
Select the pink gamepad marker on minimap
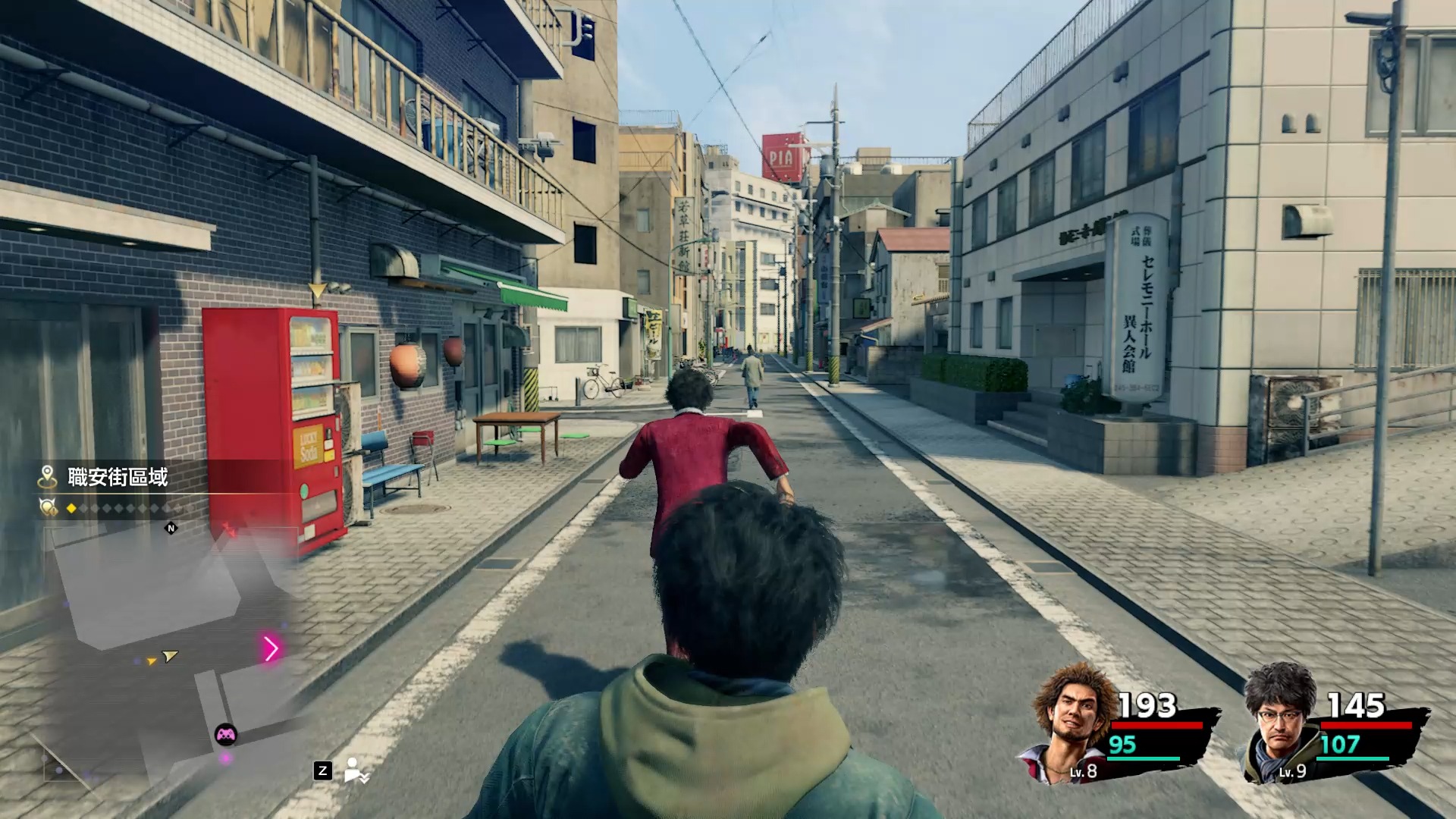tap(226, 734)
